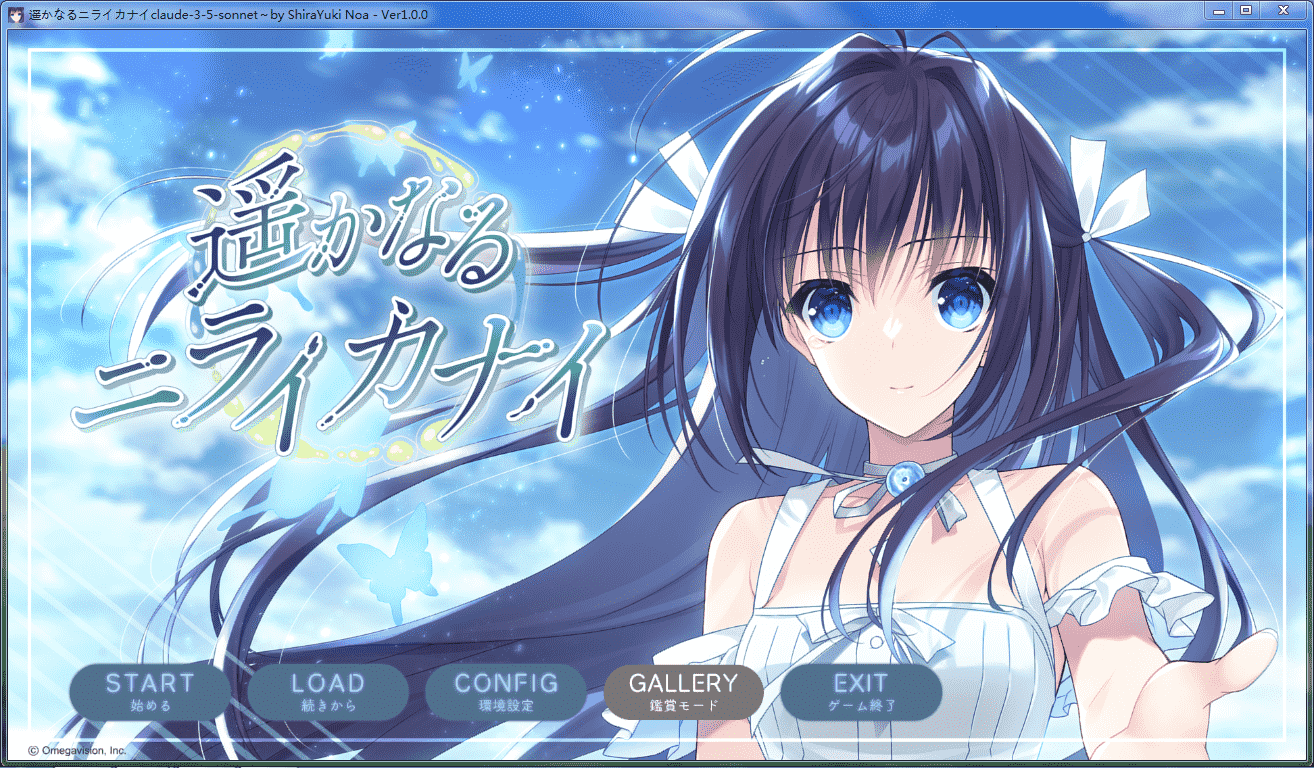Screen dimensions: 1314x768
Task: Enter the GALLERY viewing mode
Action: tap(683, 691)
